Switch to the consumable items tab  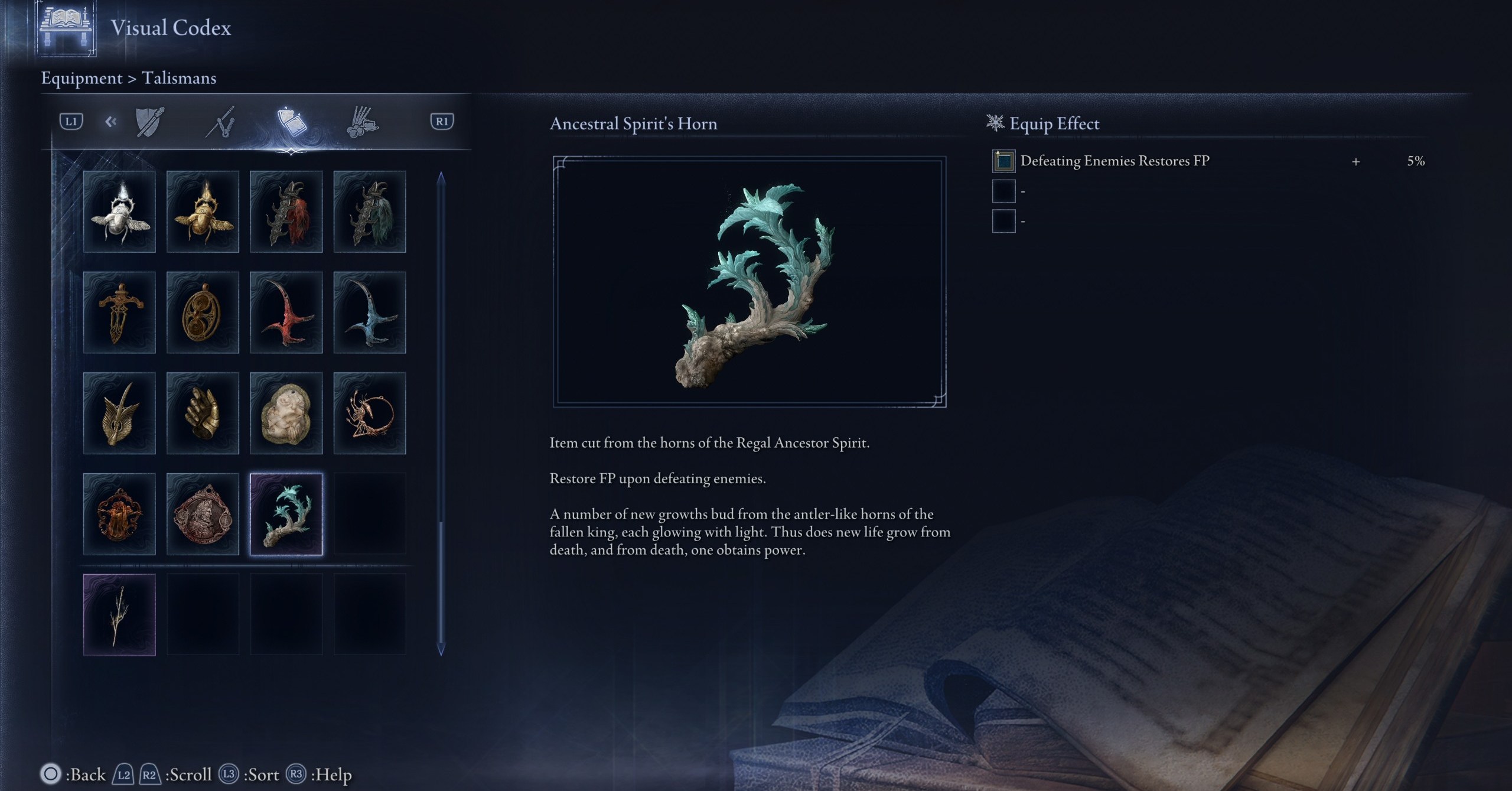pyautogui.click(x=362, y=122)
